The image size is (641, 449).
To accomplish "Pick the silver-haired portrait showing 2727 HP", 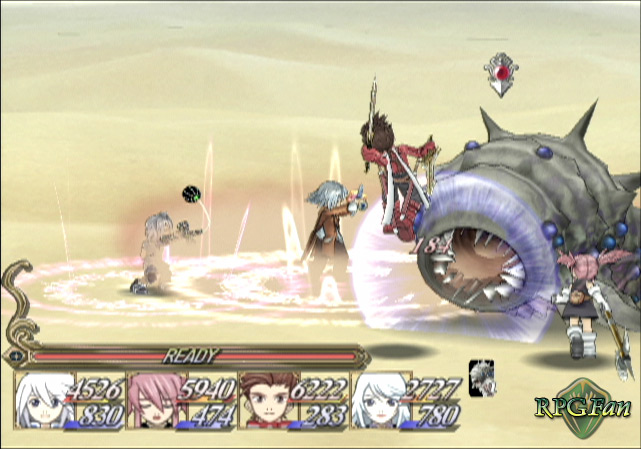I will tap(378, 400).
